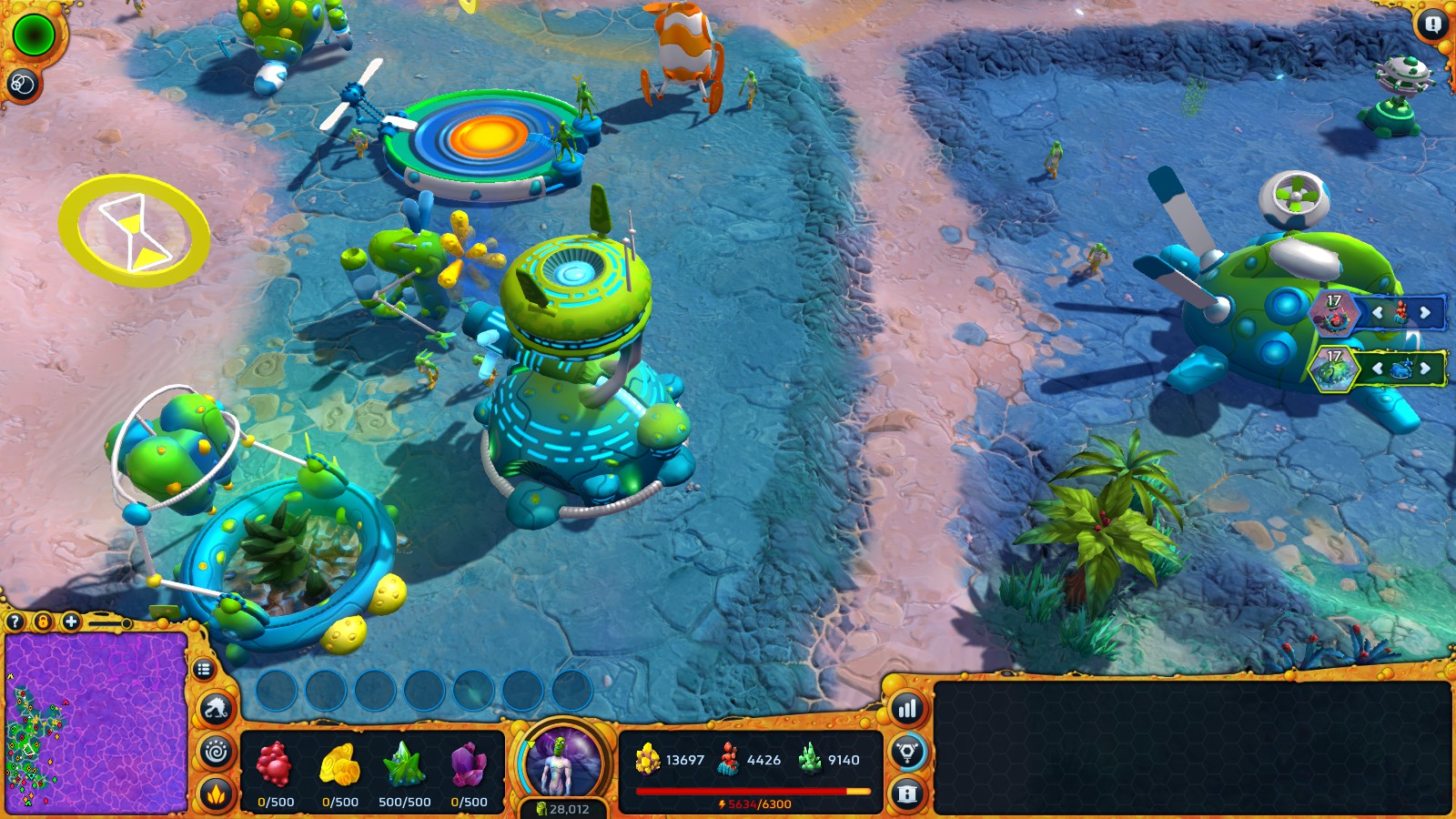This screenshot has width=1456, height=819.
Task: Open the info button in bottom panel
Action: click(907, 794)
